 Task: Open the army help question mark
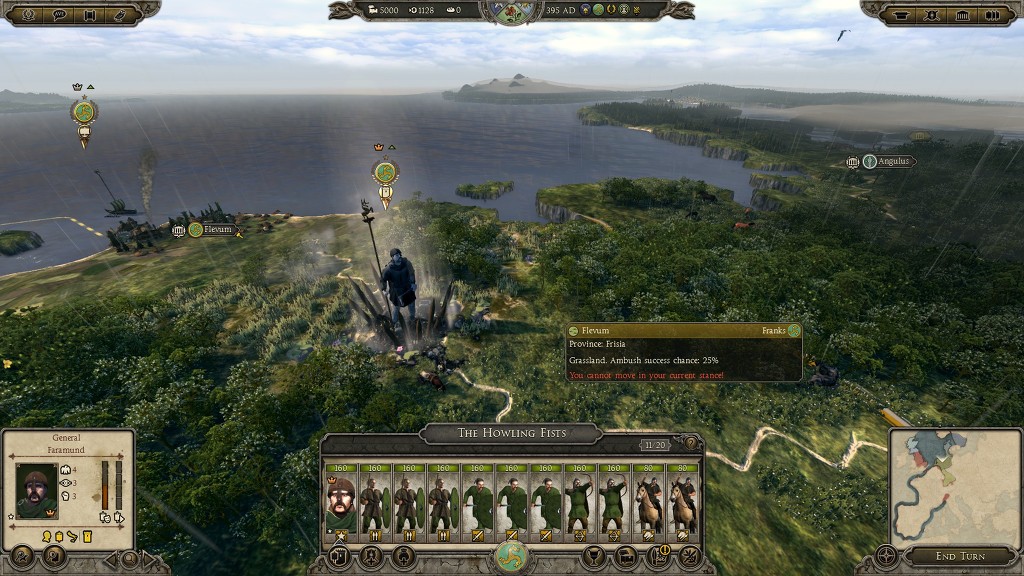(690, 443)
